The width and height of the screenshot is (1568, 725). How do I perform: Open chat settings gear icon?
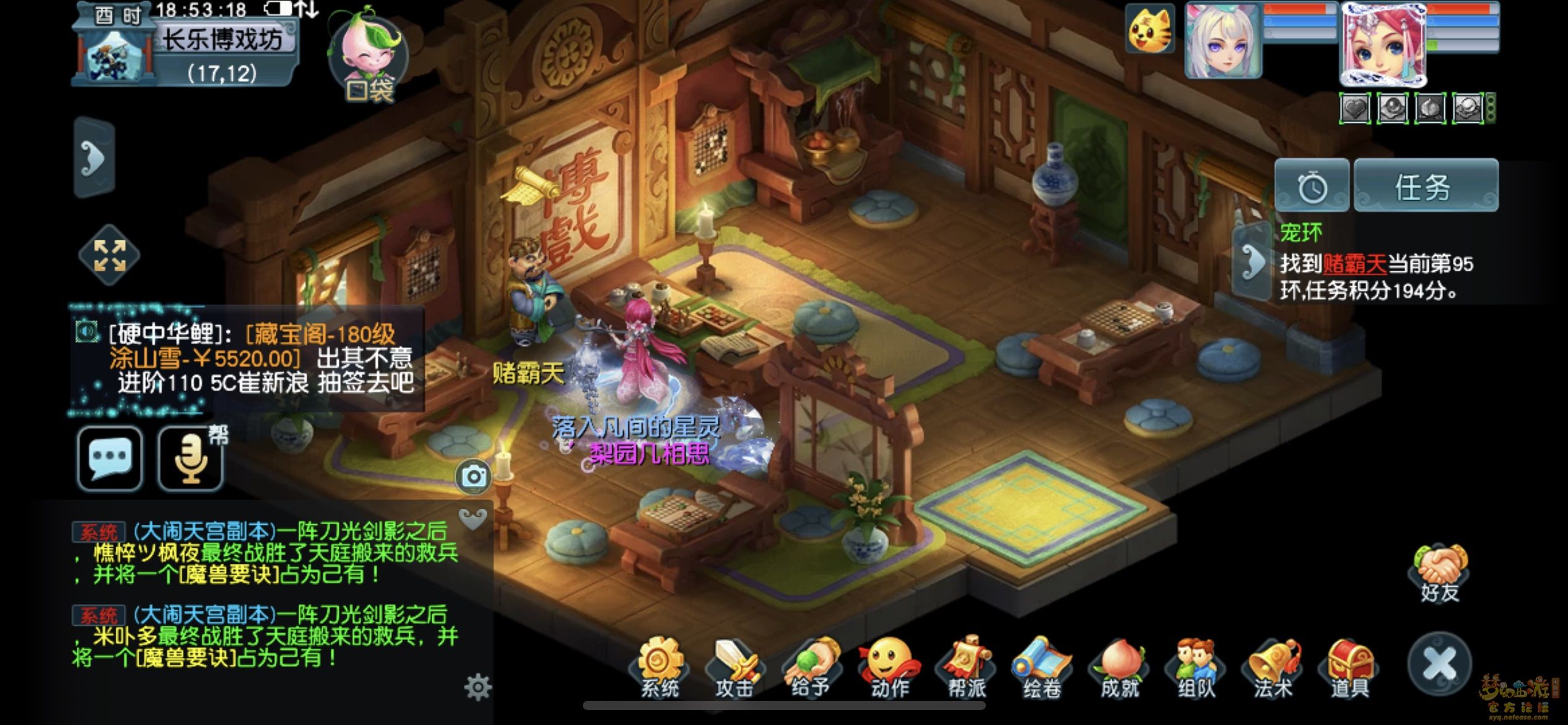[477, 687]
